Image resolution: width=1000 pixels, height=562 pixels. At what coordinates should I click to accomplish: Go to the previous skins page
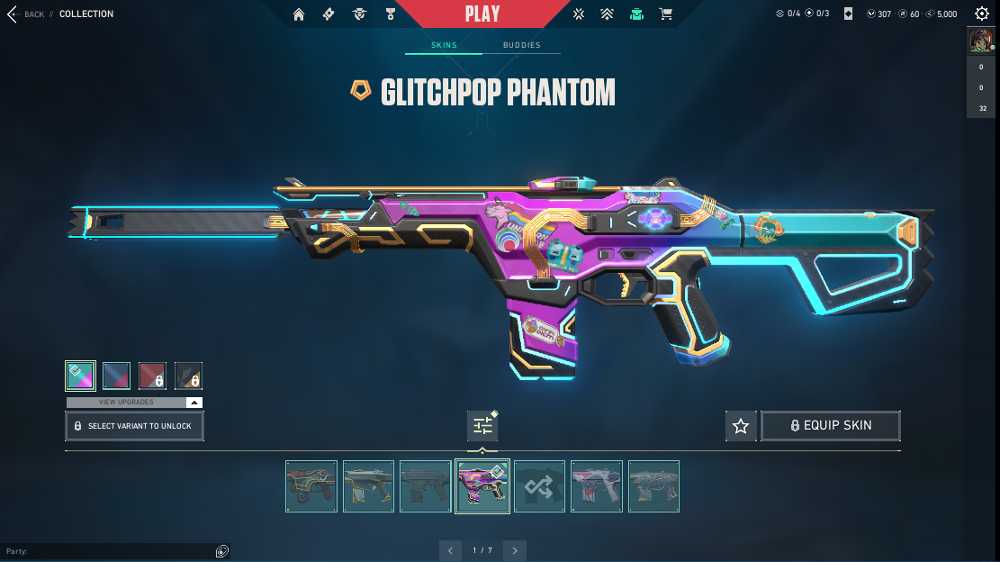tap(451, 550)
